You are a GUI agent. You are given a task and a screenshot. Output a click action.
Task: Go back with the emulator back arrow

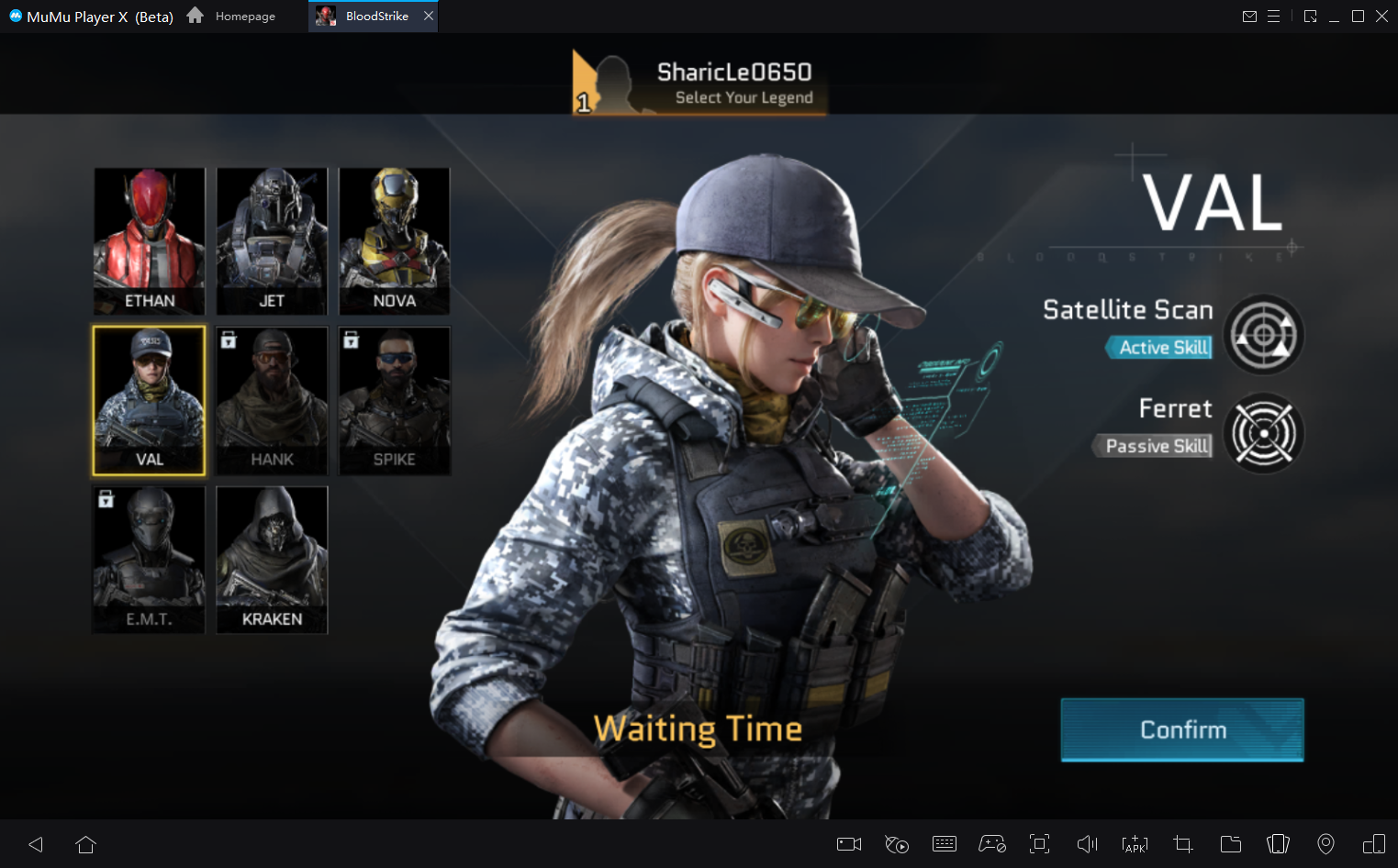[x=36, y=844]
